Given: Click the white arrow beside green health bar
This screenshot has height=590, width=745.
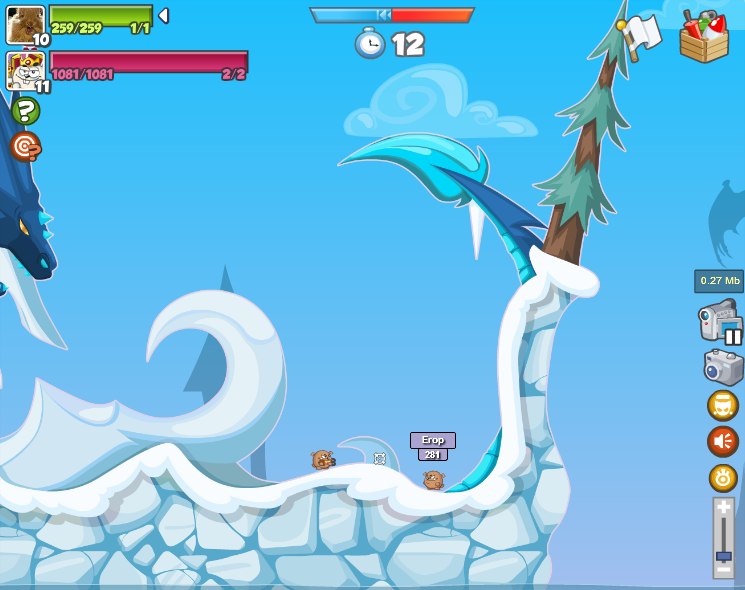Looking at the screenshot, I should 163,16.
